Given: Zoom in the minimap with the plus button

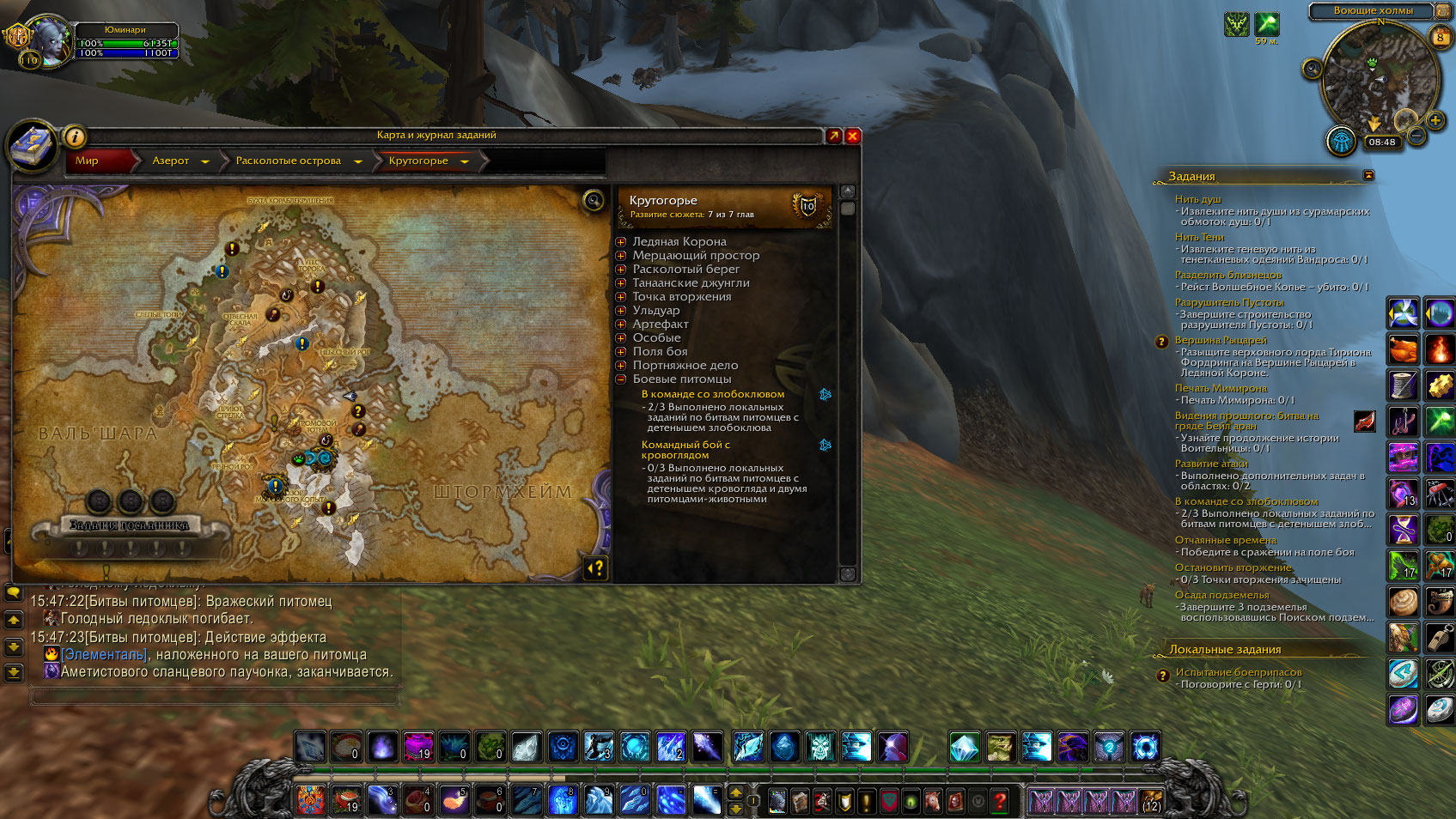Looking at the screenshot, I should (x=1435, y=120).
